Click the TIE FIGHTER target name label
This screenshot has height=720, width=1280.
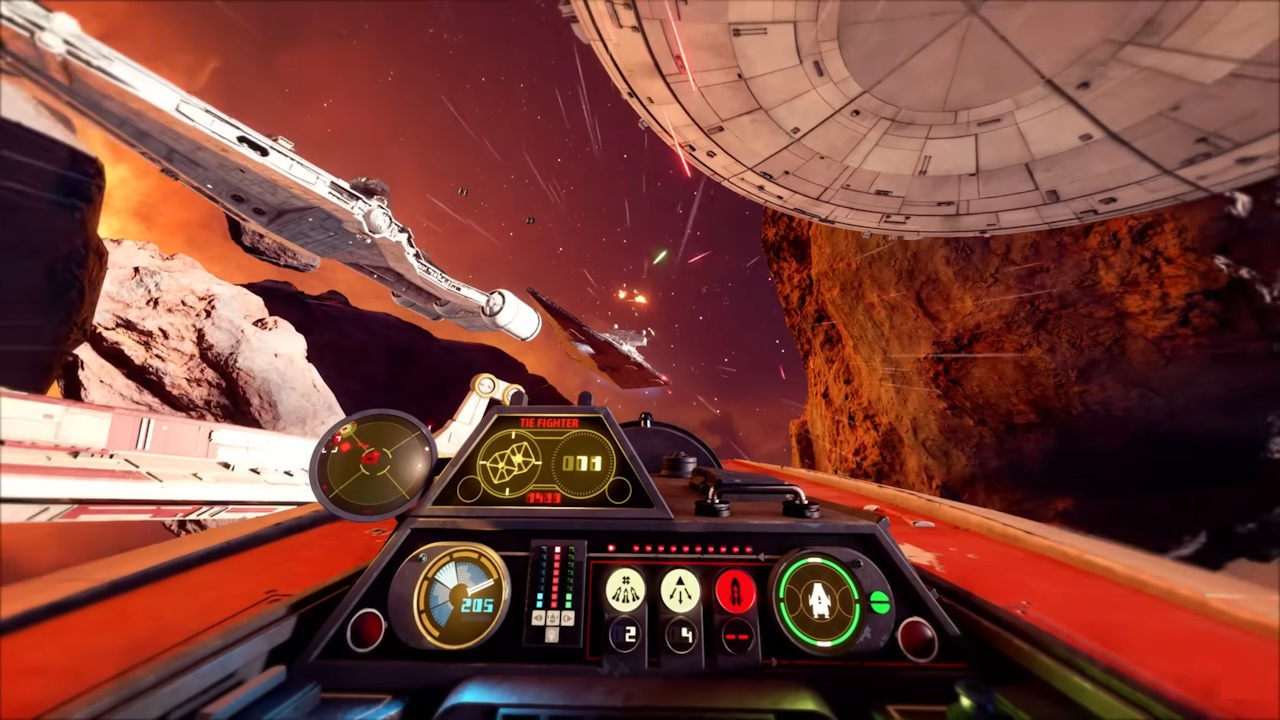[x=549, y=423]
